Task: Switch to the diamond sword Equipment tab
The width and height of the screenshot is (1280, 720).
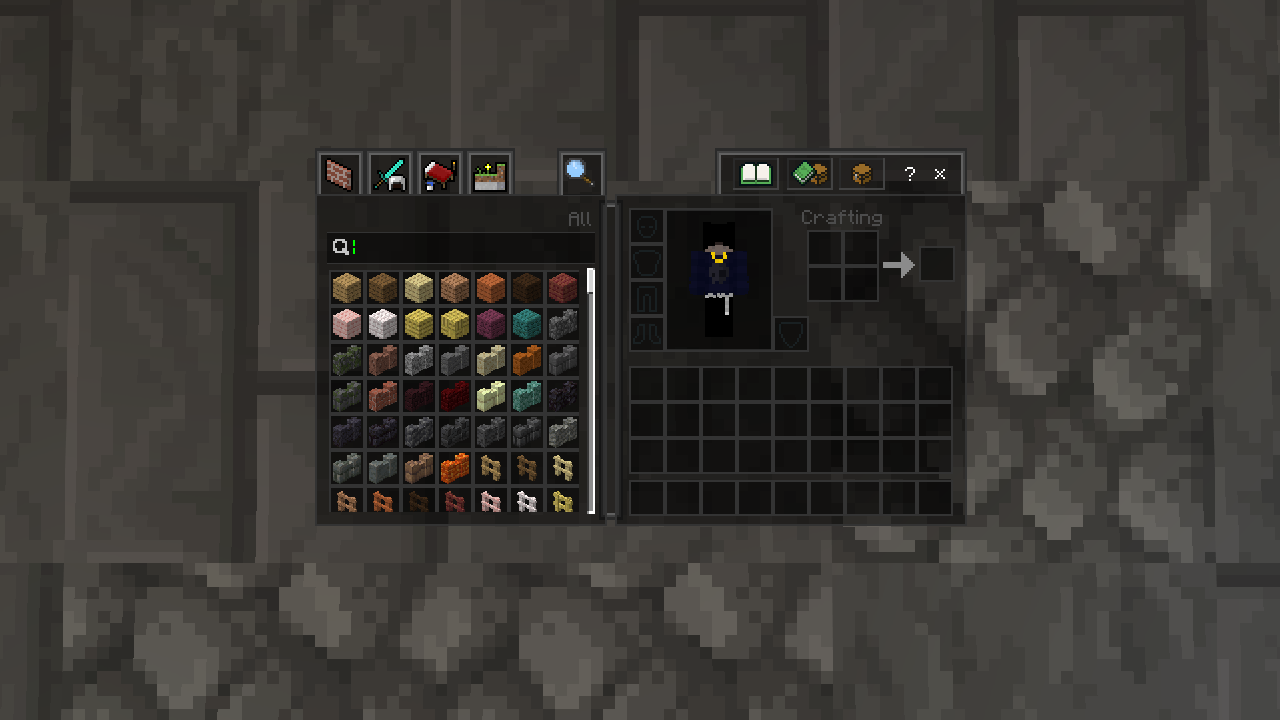Action: point(390,175)
